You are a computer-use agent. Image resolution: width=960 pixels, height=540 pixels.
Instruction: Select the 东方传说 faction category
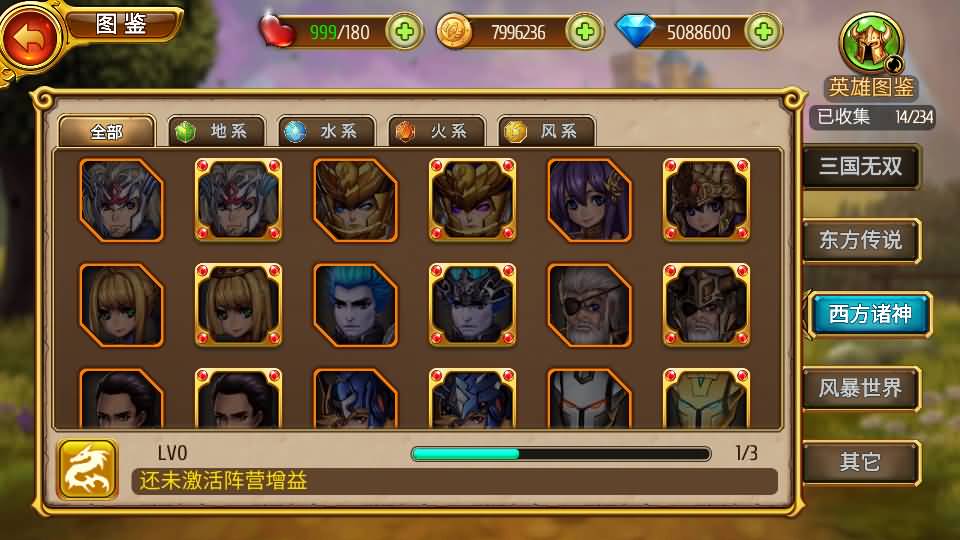click(x=861, y=240)
